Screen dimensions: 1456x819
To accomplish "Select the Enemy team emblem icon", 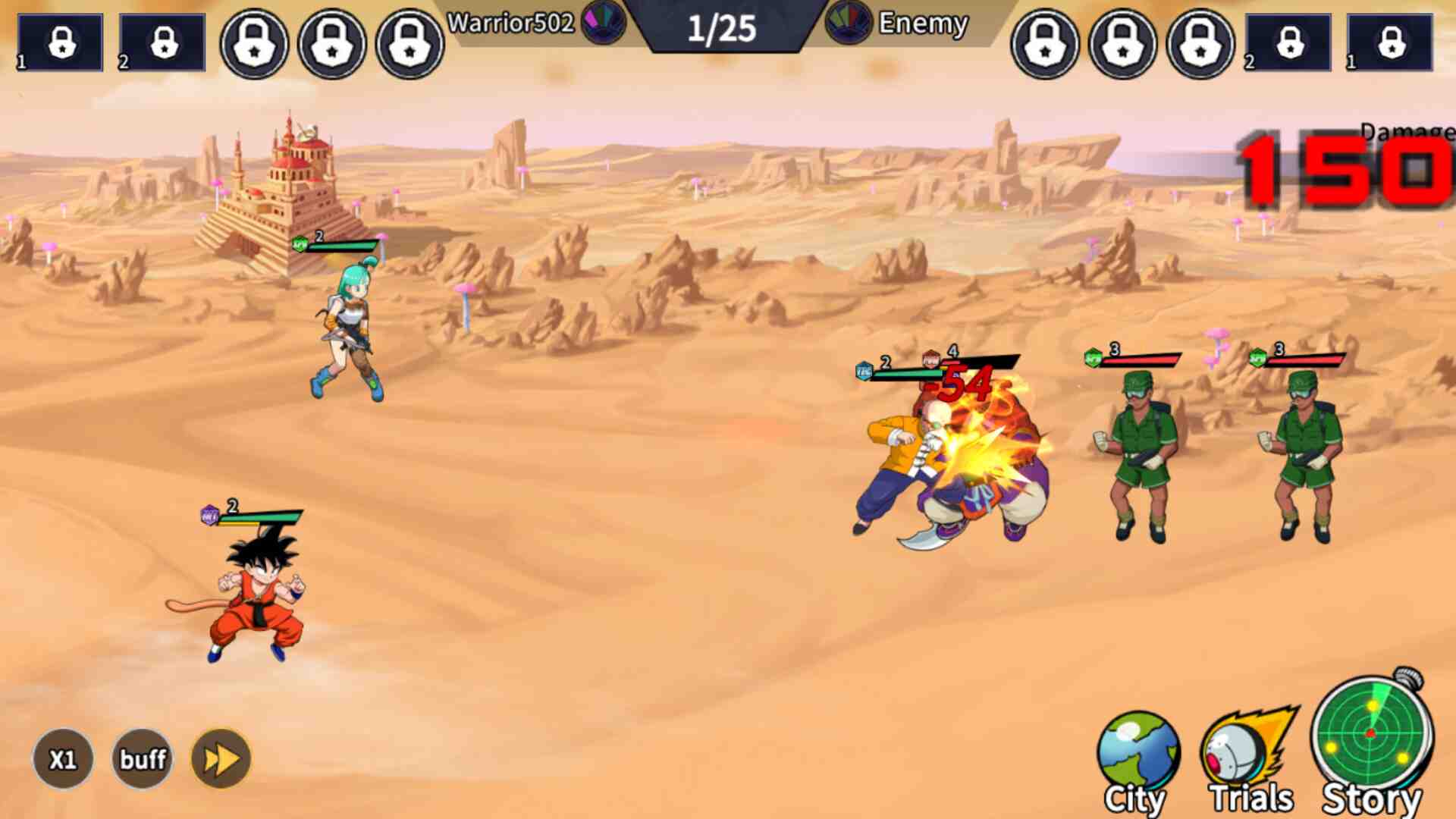I will click(x=849, y=21).
